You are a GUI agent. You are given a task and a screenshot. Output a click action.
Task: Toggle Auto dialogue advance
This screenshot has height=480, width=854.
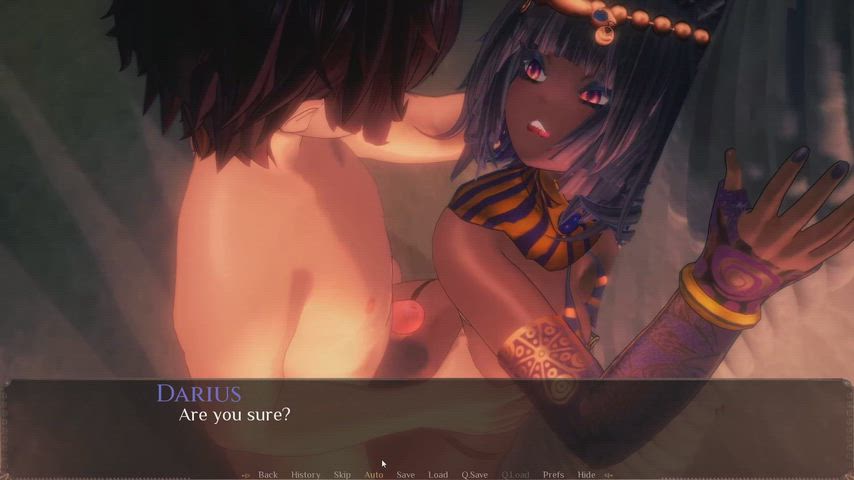tap(374, 474)
